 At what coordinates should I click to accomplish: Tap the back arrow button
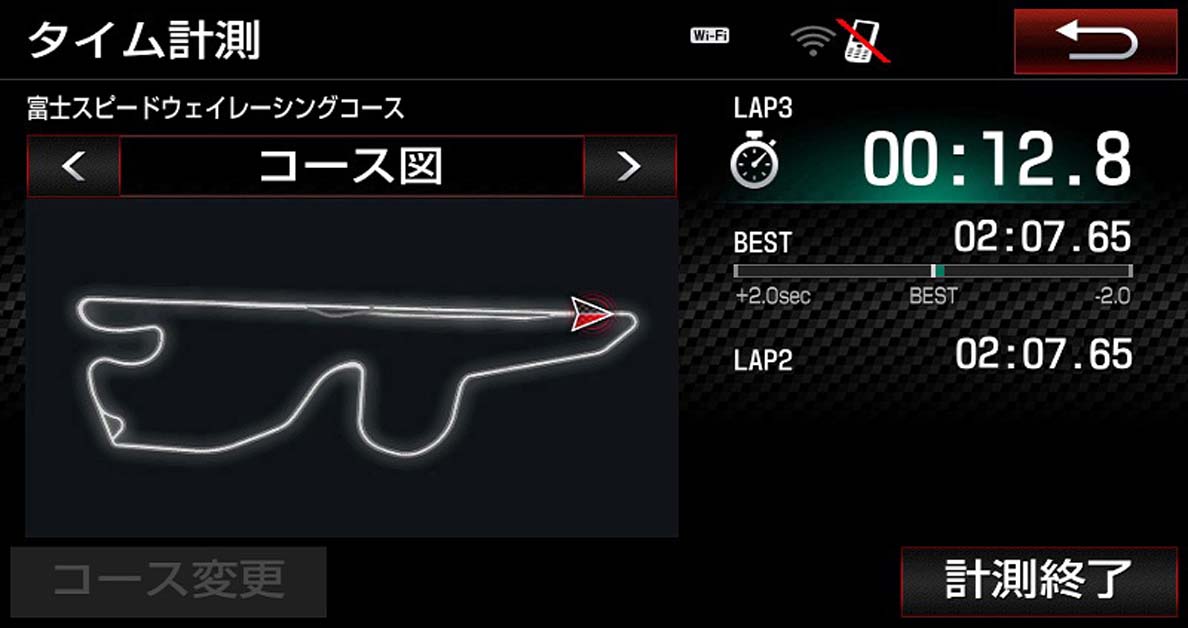pyautogui.click(x=1095, y=42)
